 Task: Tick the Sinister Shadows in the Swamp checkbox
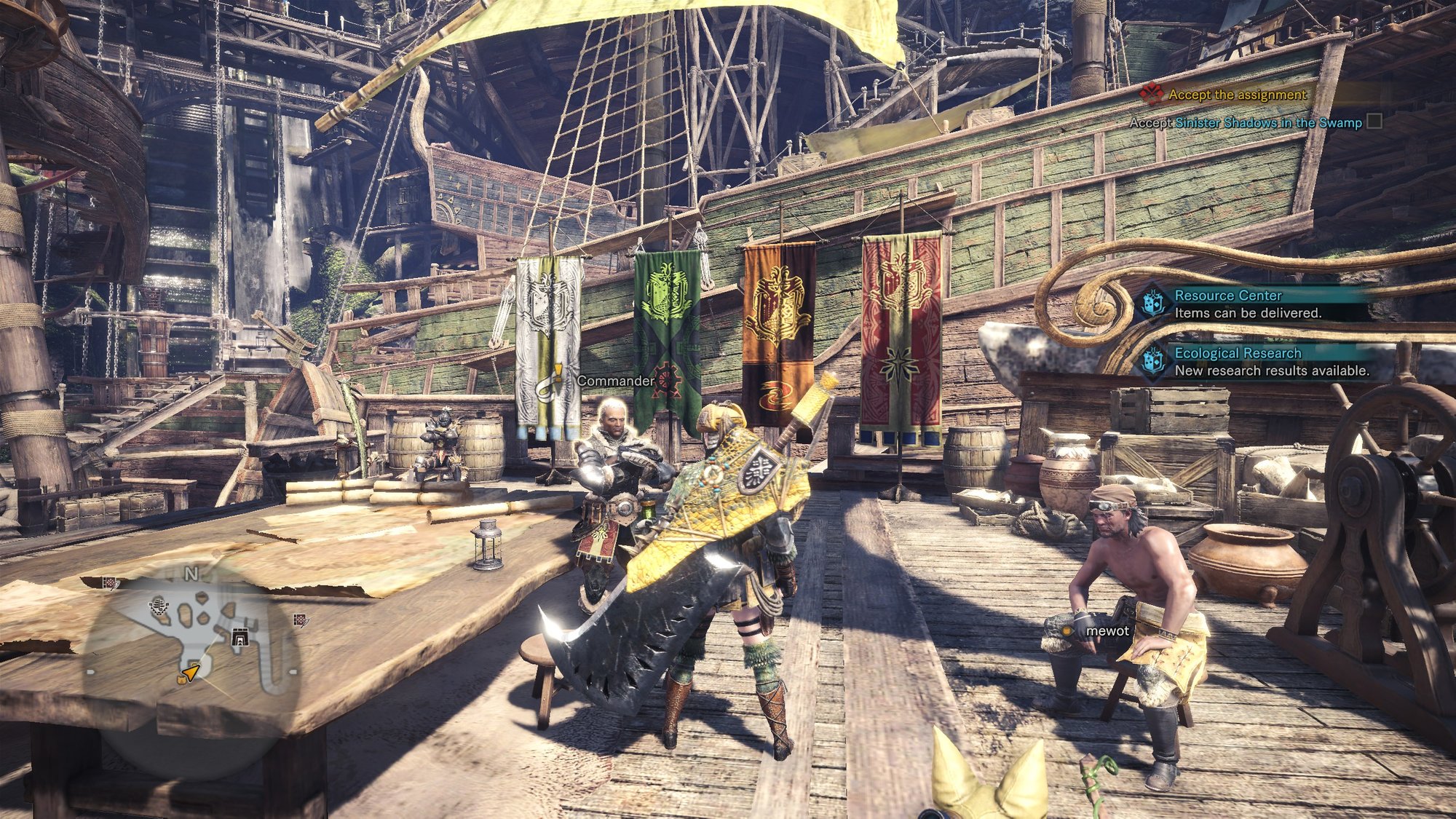coord(1374,122)
